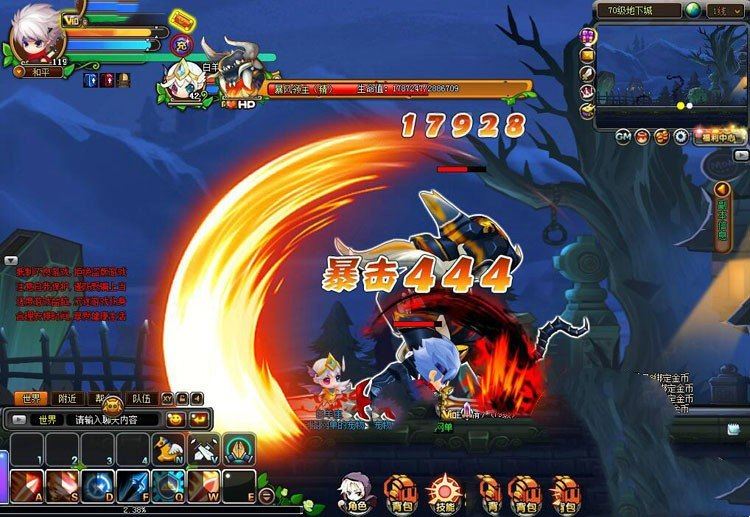
Task: Activate the blue swirl skill on D
Action: (x=95, y=487)
